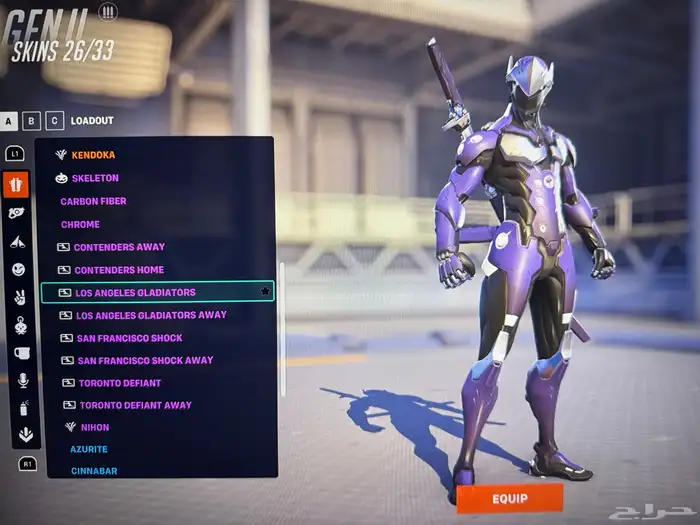Choose the Contenders Home skin

(118, 270)
